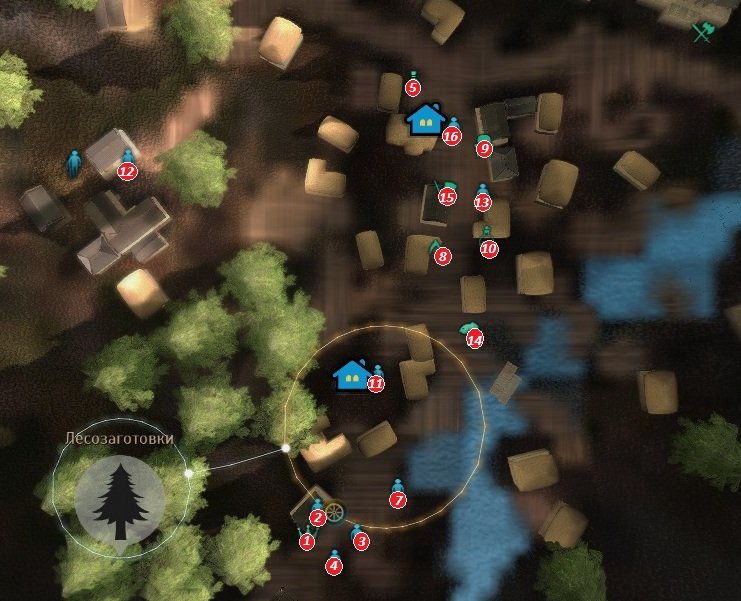Select the villager marker numbered 4
The image size is (741, 601).
coord(334,564)
